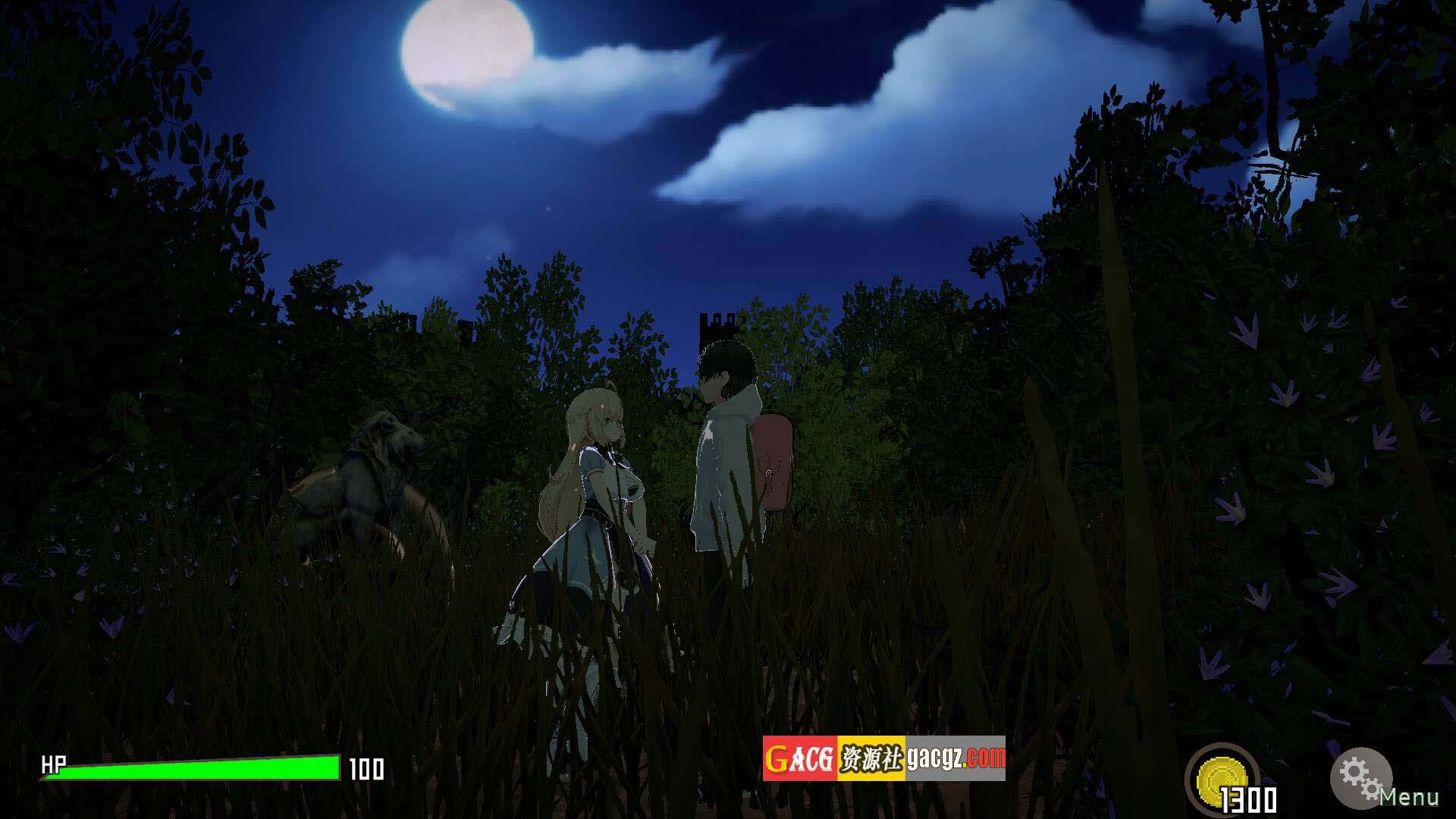The height and width of the screenshot is (819, 1456).
Task: Visit the gacgz.com watermark link
Action: coord(883,758)
